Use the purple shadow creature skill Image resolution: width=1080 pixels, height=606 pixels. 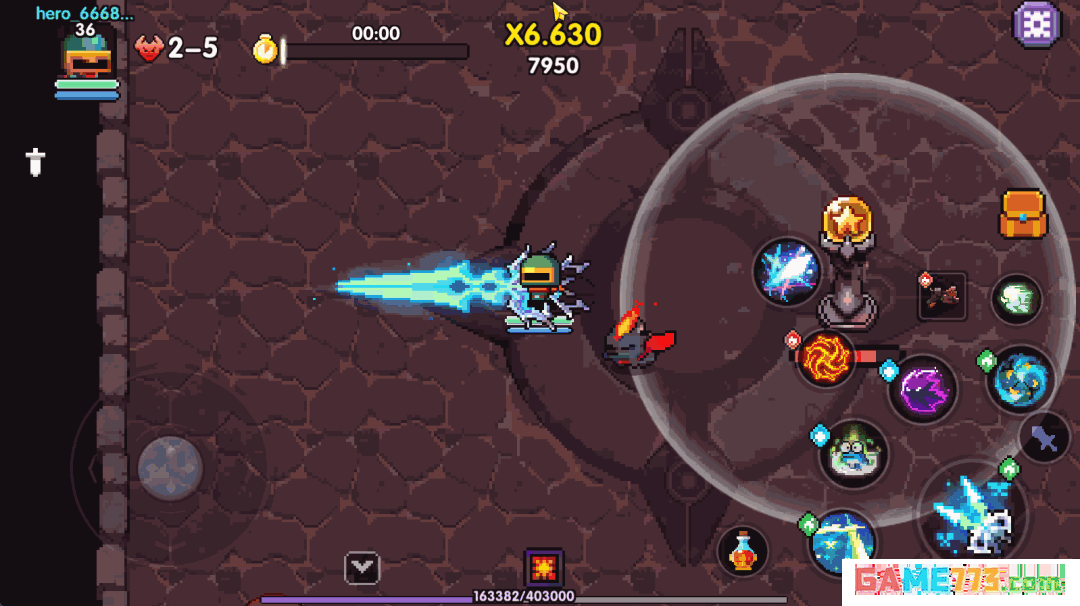922,389
